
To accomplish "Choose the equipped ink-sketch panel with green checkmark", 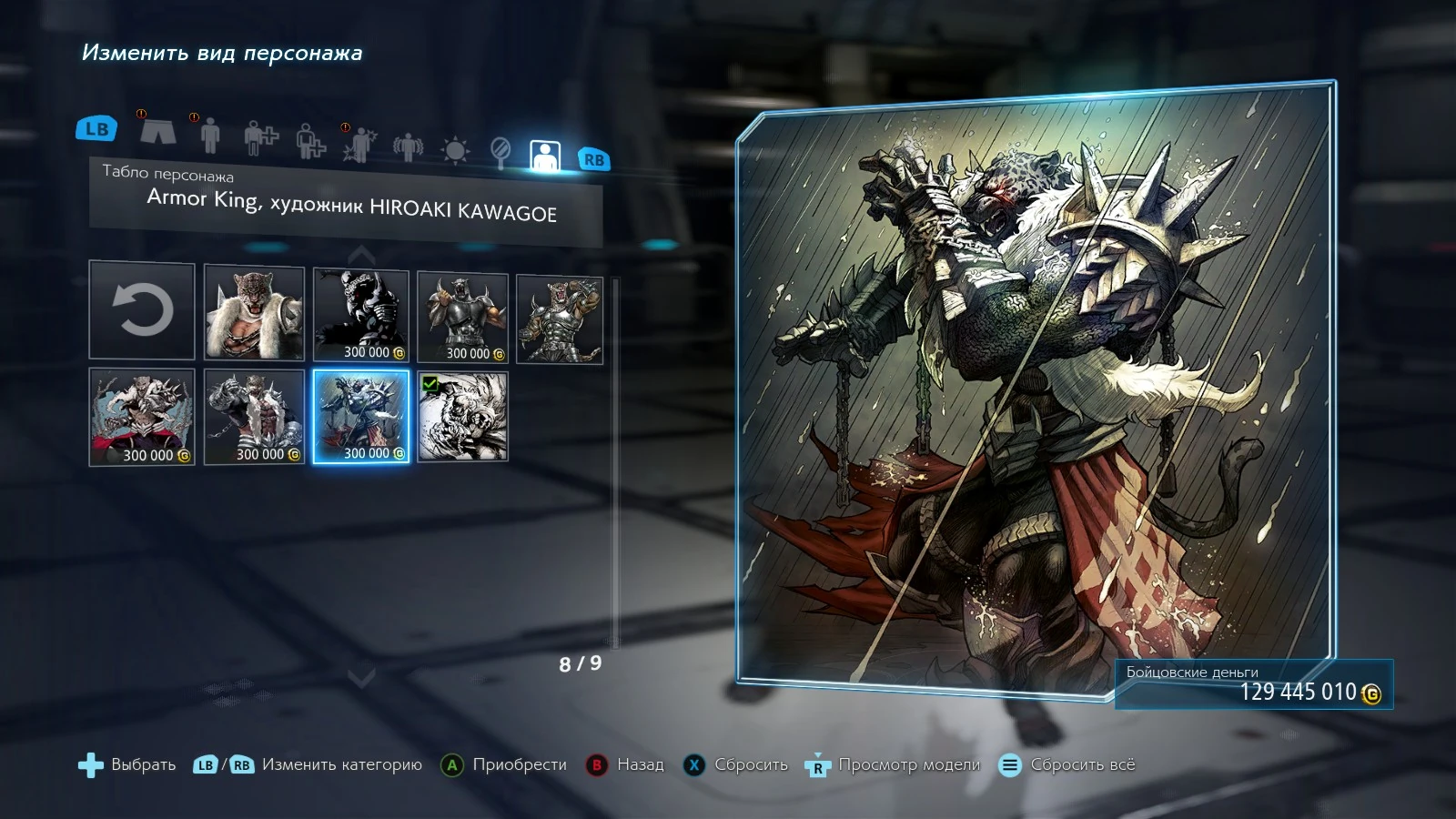I will (x=462, y=416).
